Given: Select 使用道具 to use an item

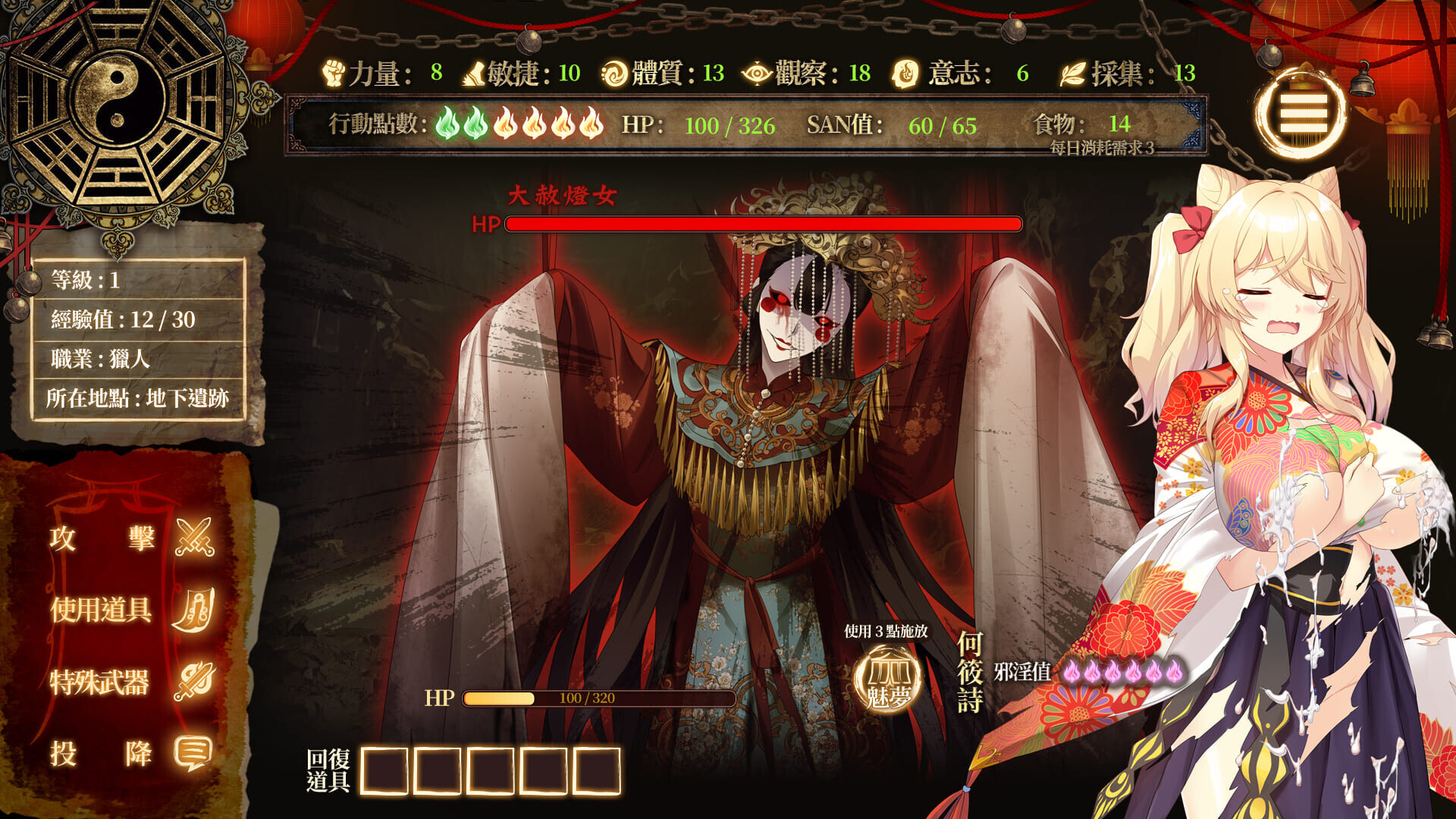Looking at the screenshot, I should coord(132,609).
